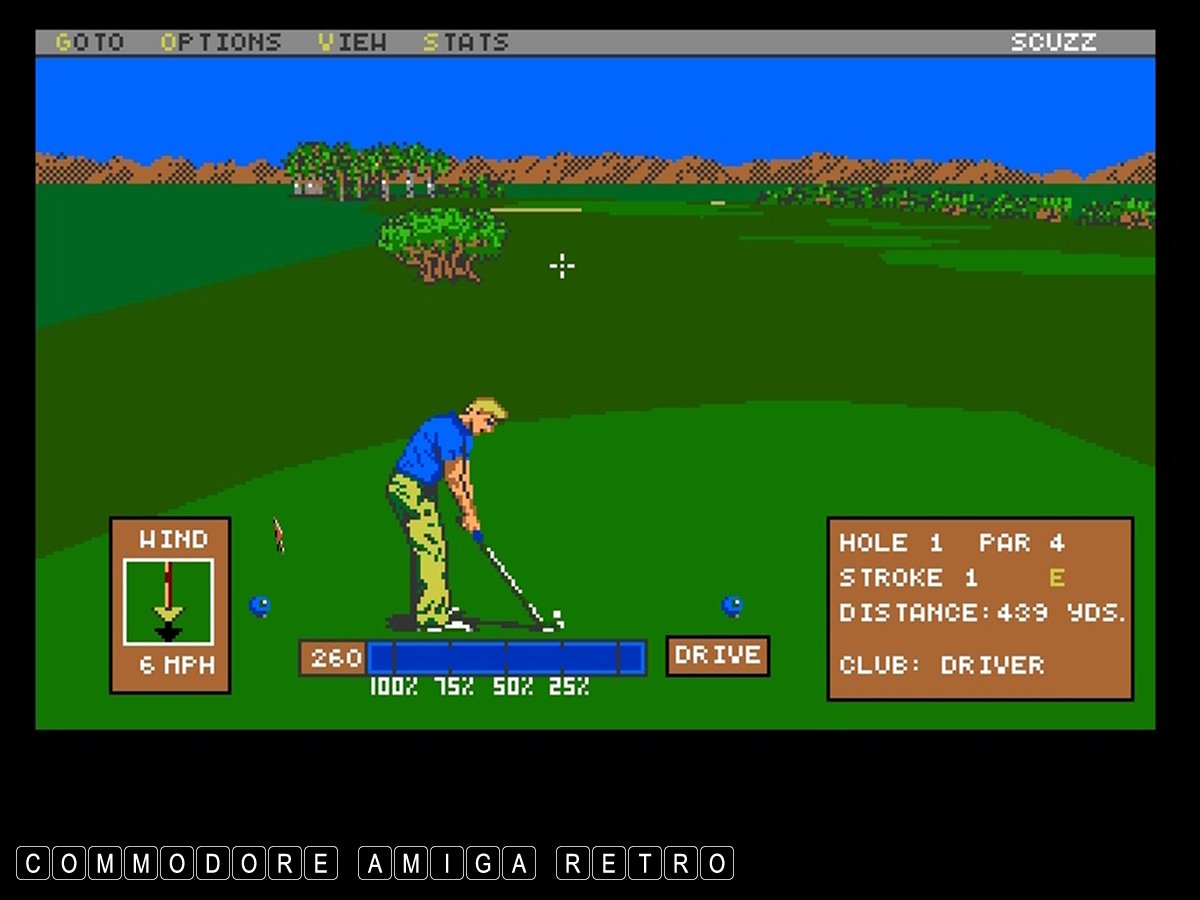Open the STATS menu
Screen dimensions: 1200x900
pos(465,42)
